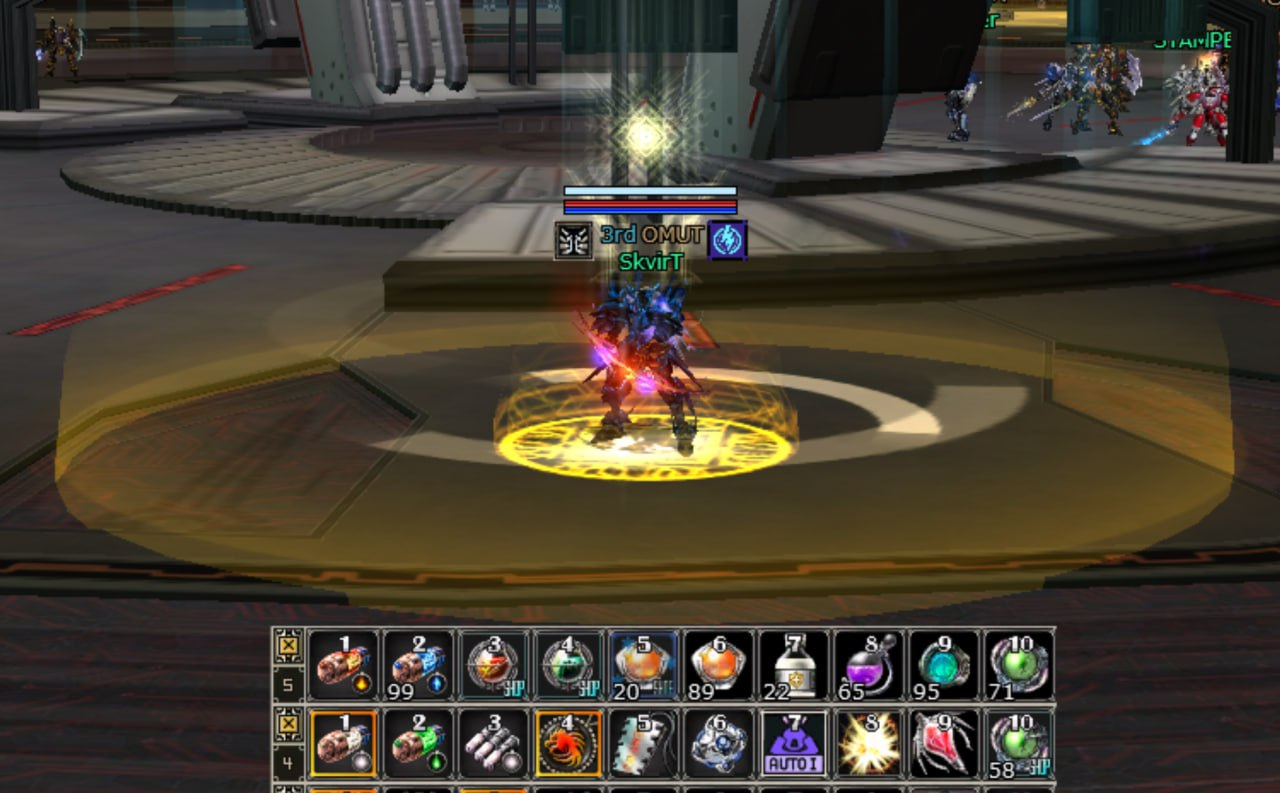Use the green orb with 58 count
The image size is (1280, 793).
point(1019,744)
